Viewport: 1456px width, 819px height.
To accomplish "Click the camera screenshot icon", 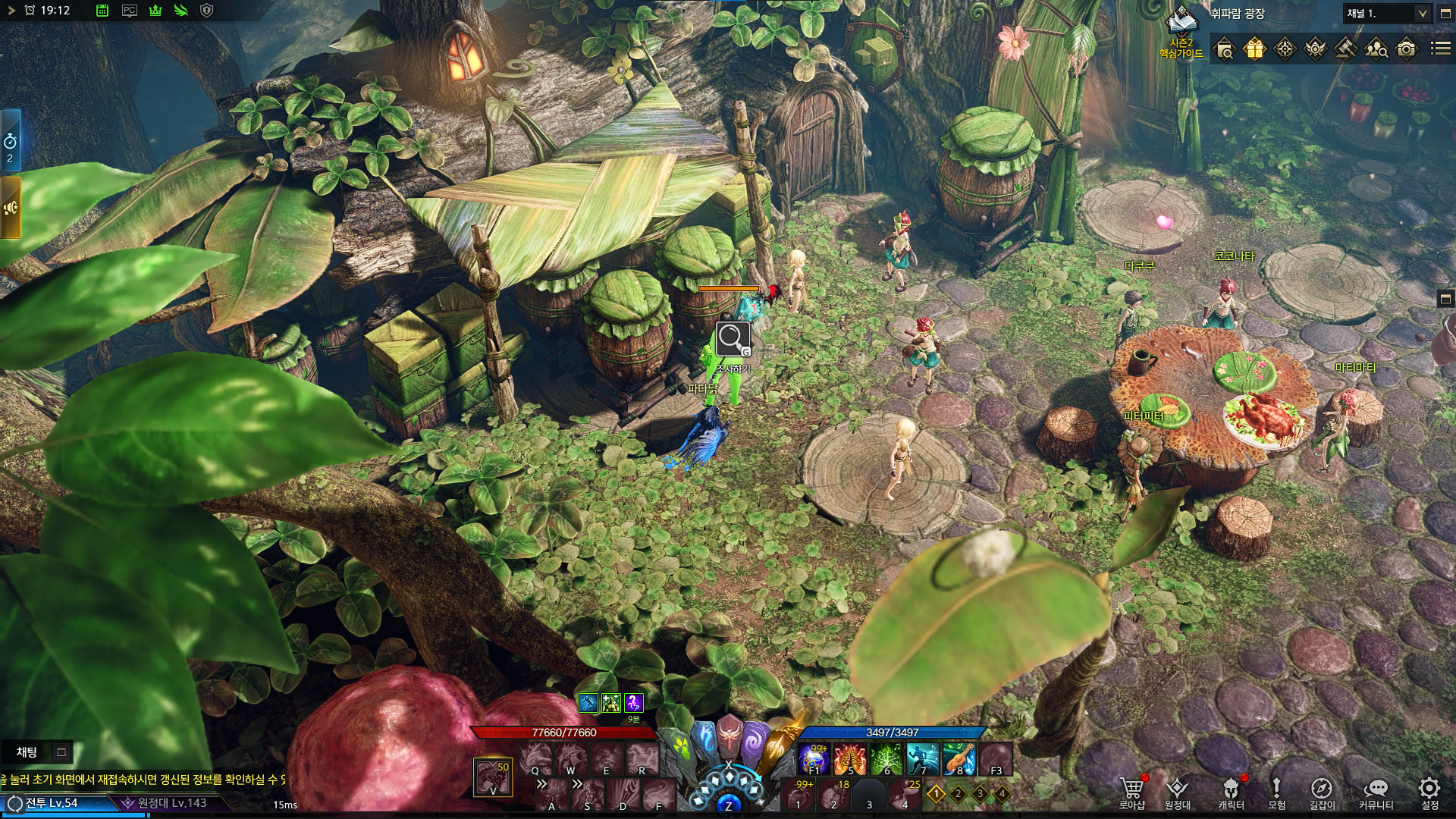I will [x=1406, y=49].
